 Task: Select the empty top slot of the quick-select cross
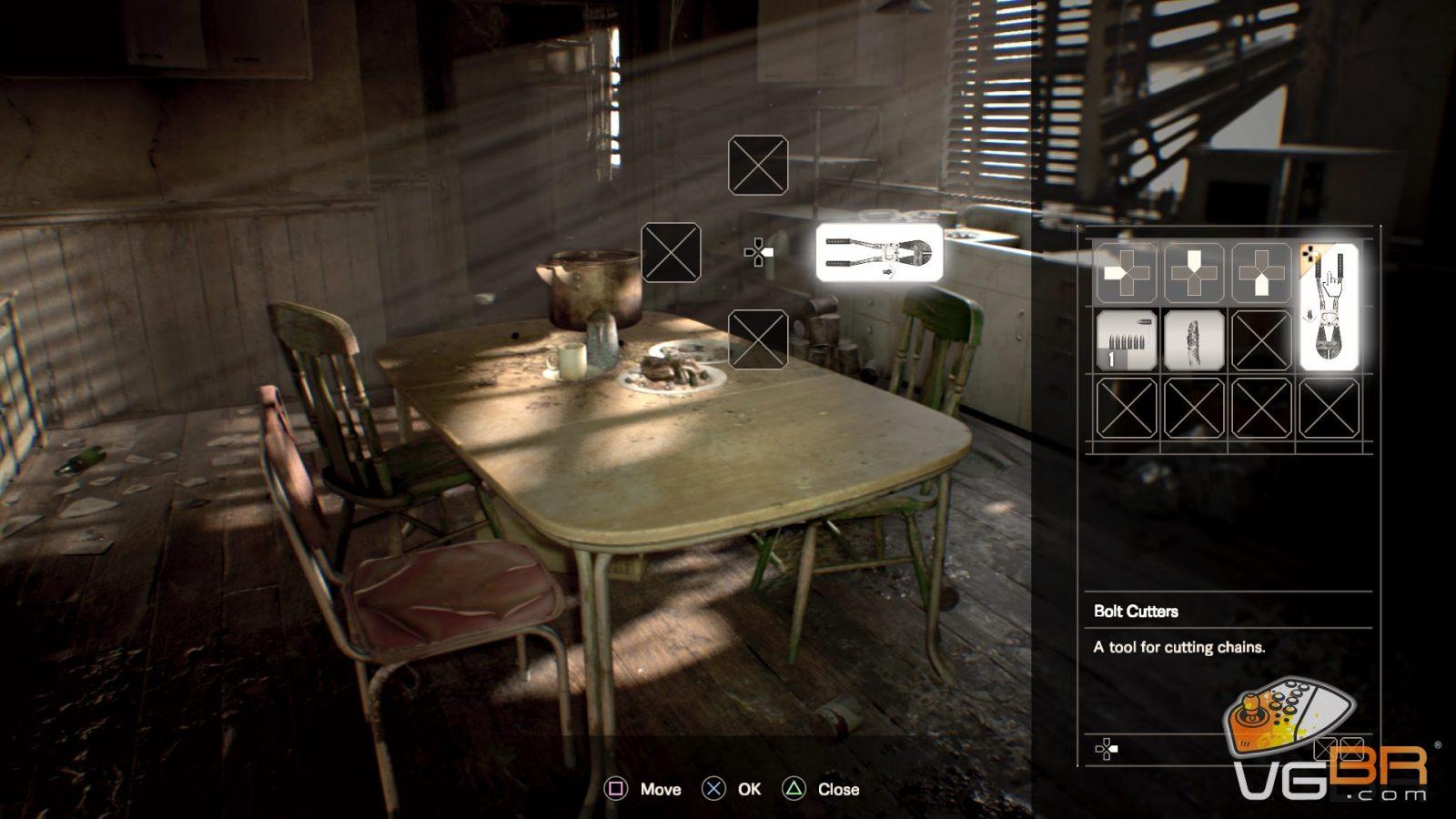[x=758, y=166]
